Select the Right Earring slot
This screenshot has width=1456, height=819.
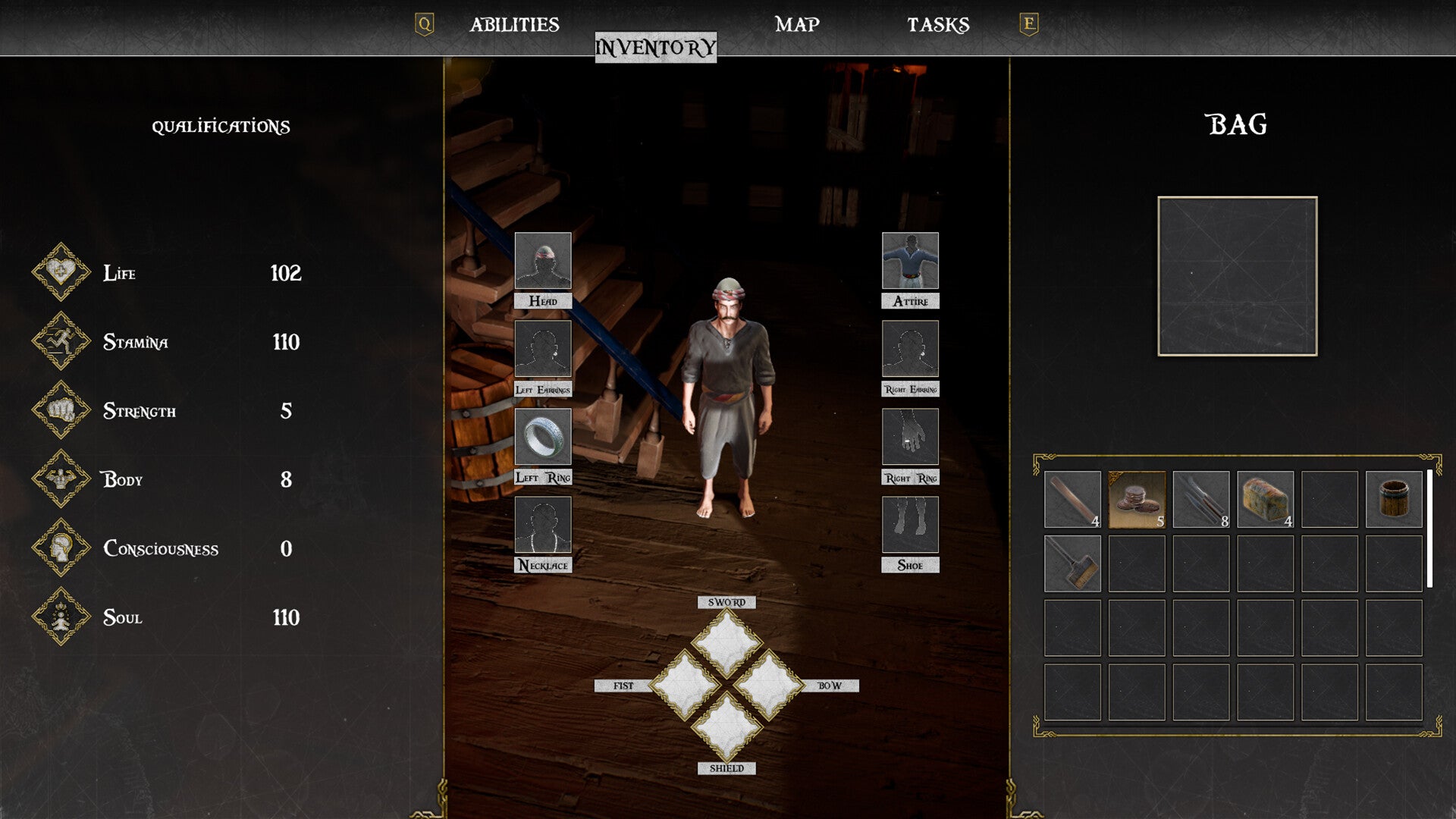click(910, 349)
